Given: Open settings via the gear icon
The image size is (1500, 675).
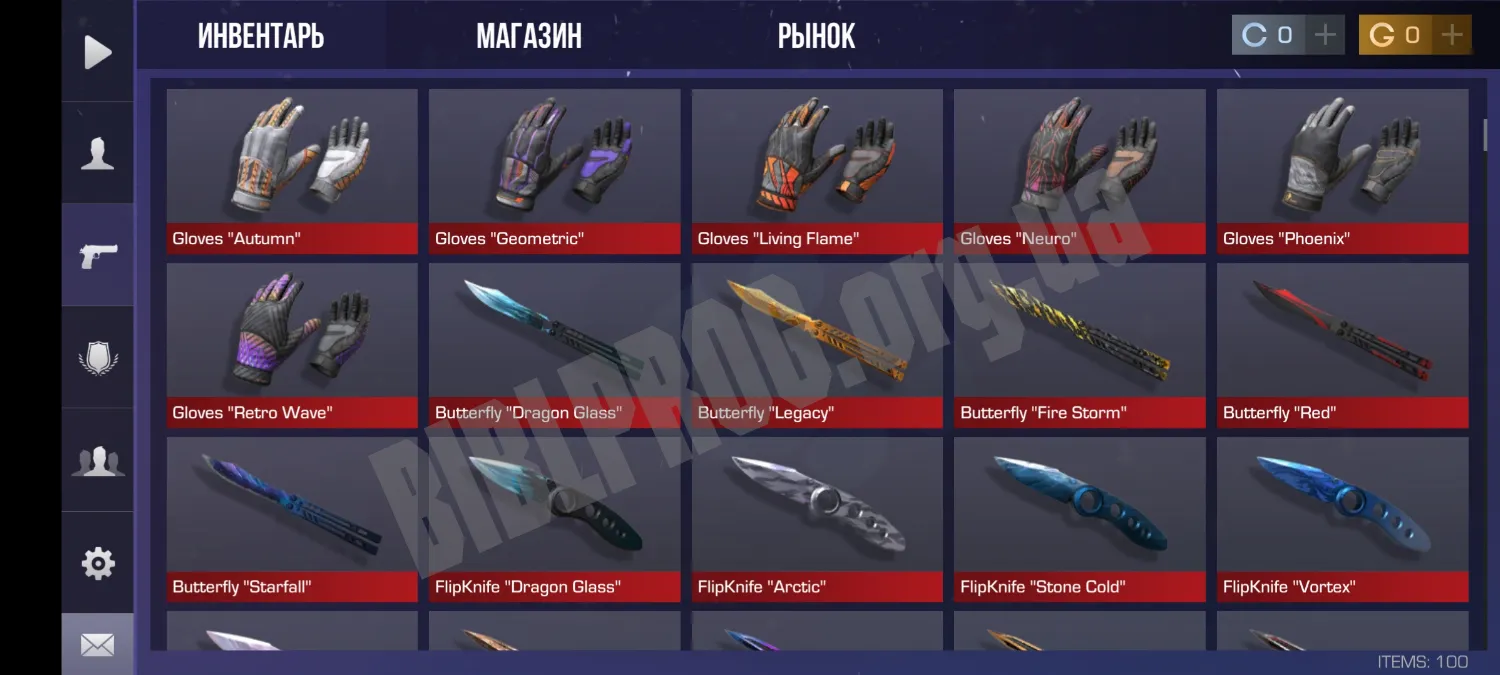Looking at the screenshot, I should click(x=98, y=563).
